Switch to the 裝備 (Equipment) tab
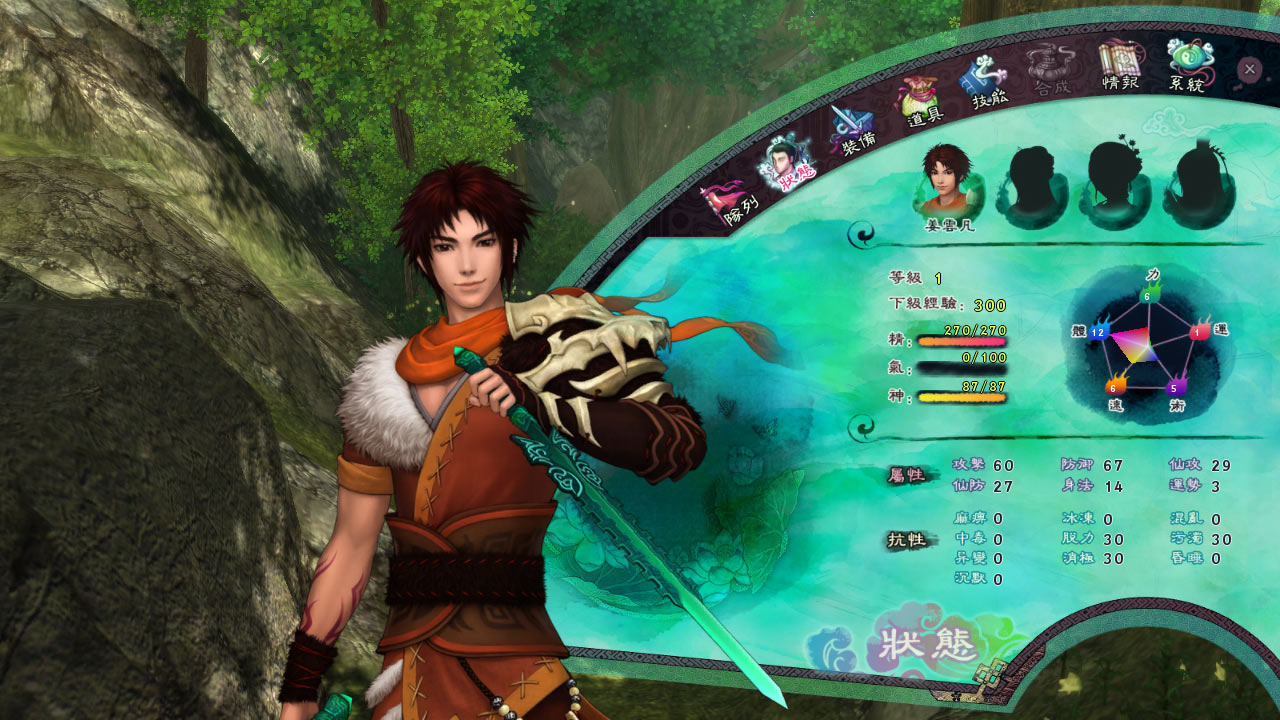 click(x=853, y=130)
